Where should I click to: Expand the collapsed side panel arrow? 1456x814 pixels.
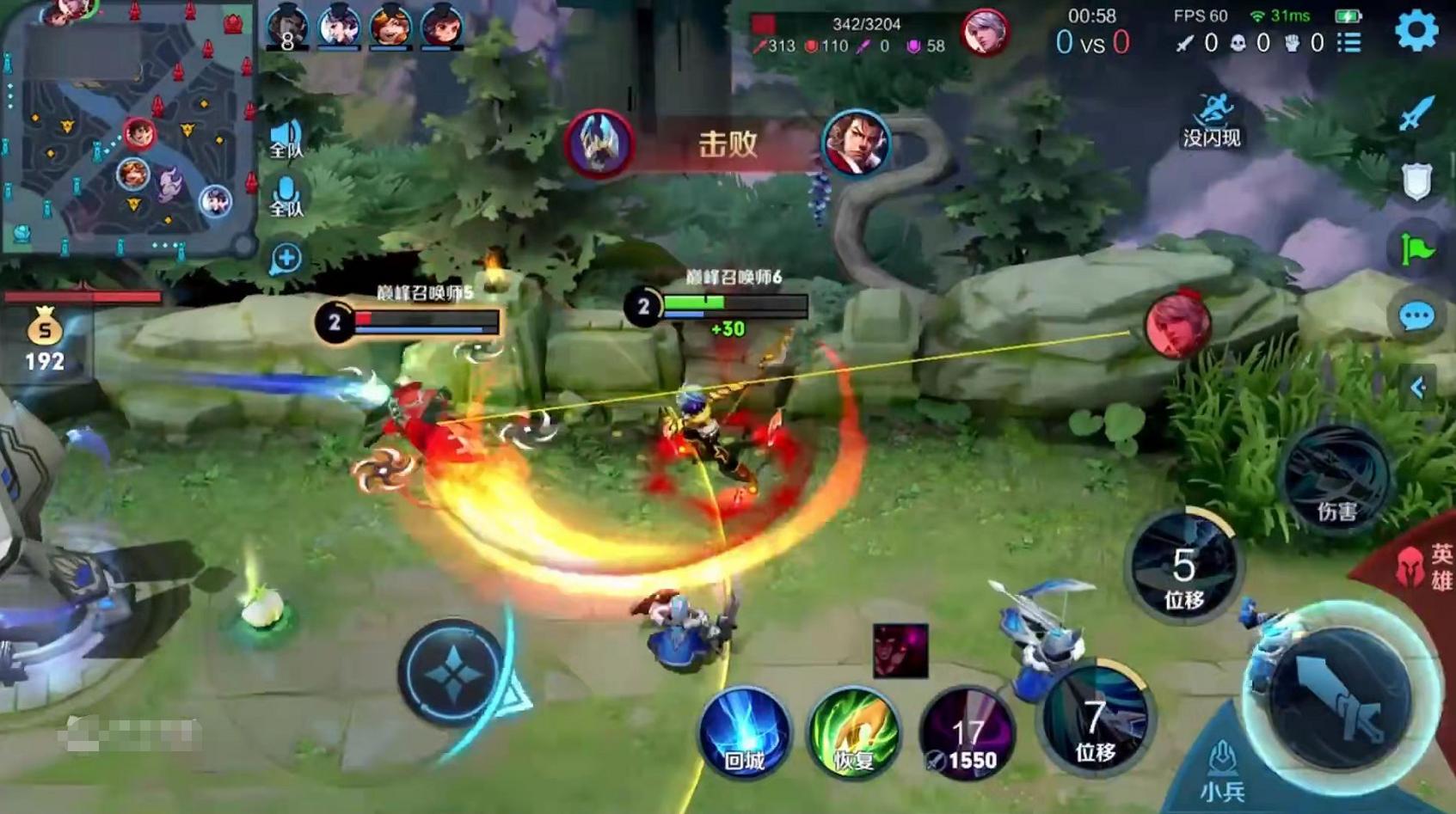pyautogui.click(x=1418, y=388)
